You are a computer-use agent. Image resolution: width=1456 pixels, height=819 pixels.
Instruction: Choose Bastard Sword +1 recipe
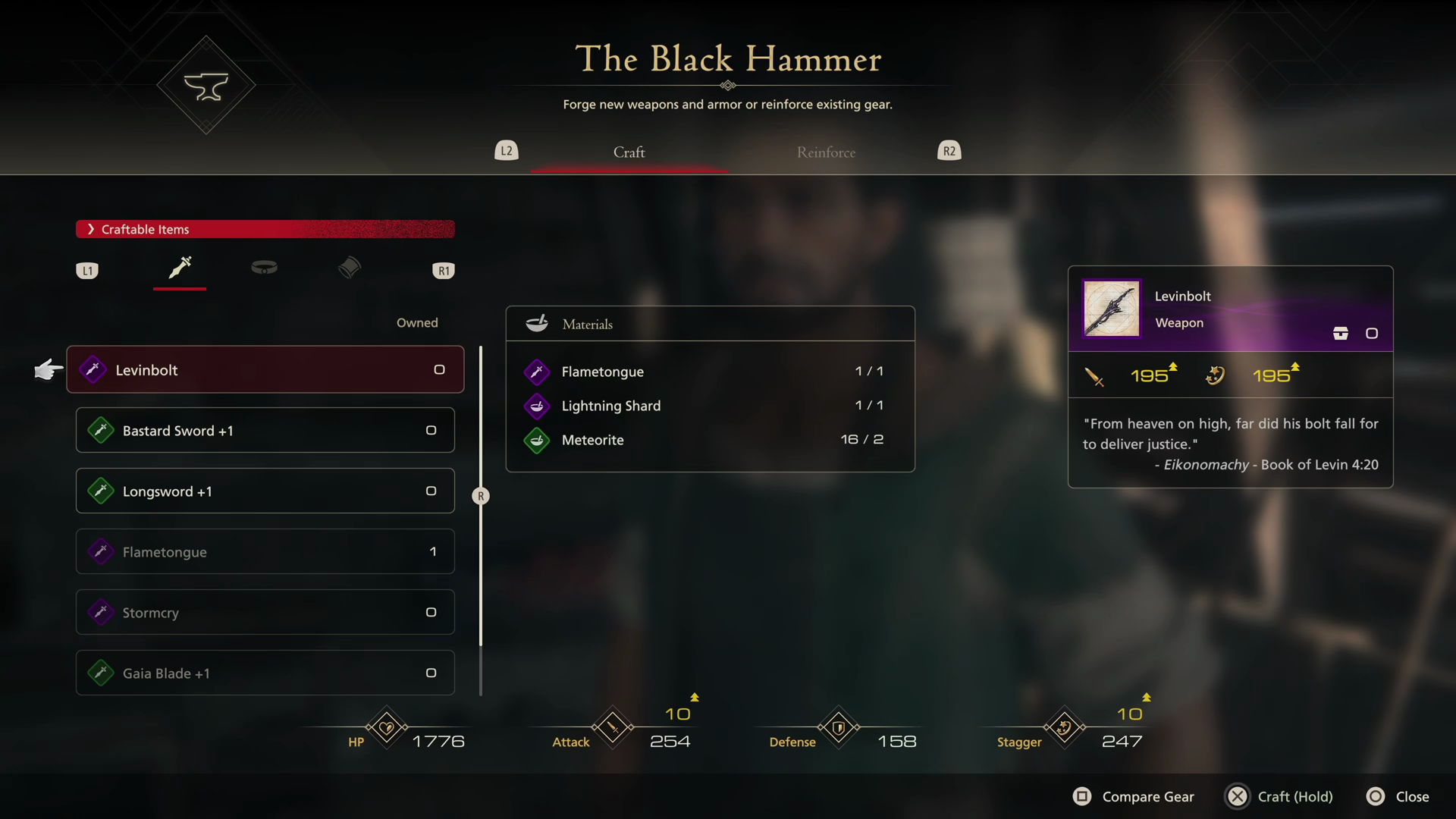coord(265,431)
